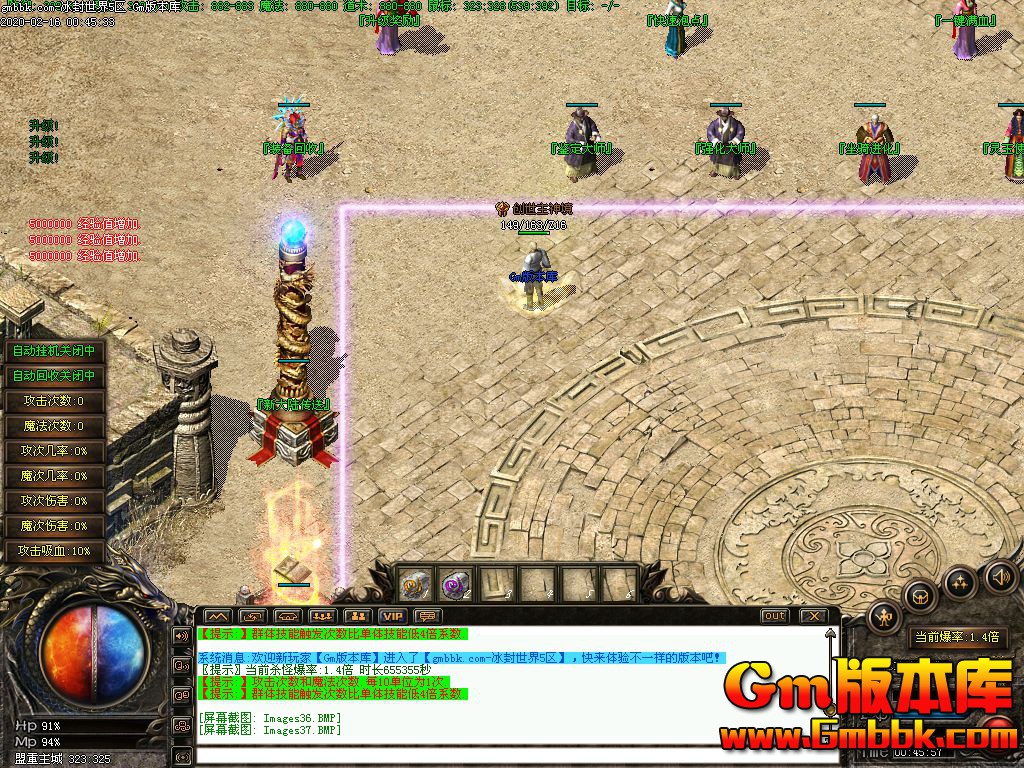Screen dimensions: 1024x768
Task: Open the VIP panel button
Action: pos(392,616)
